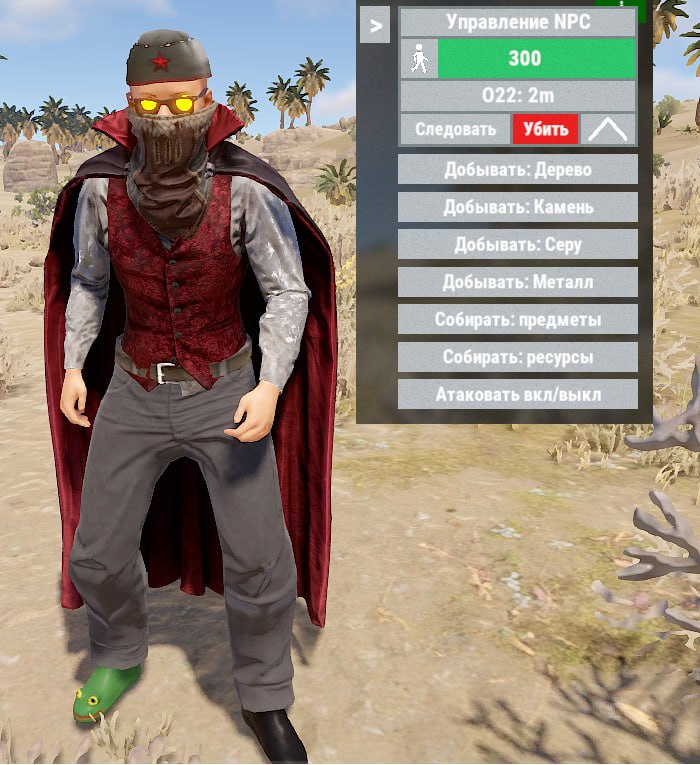700x765 pixels.
Task: Choose Собирать: предметы option
Action: pyautogui.click(x=517, y=320)
